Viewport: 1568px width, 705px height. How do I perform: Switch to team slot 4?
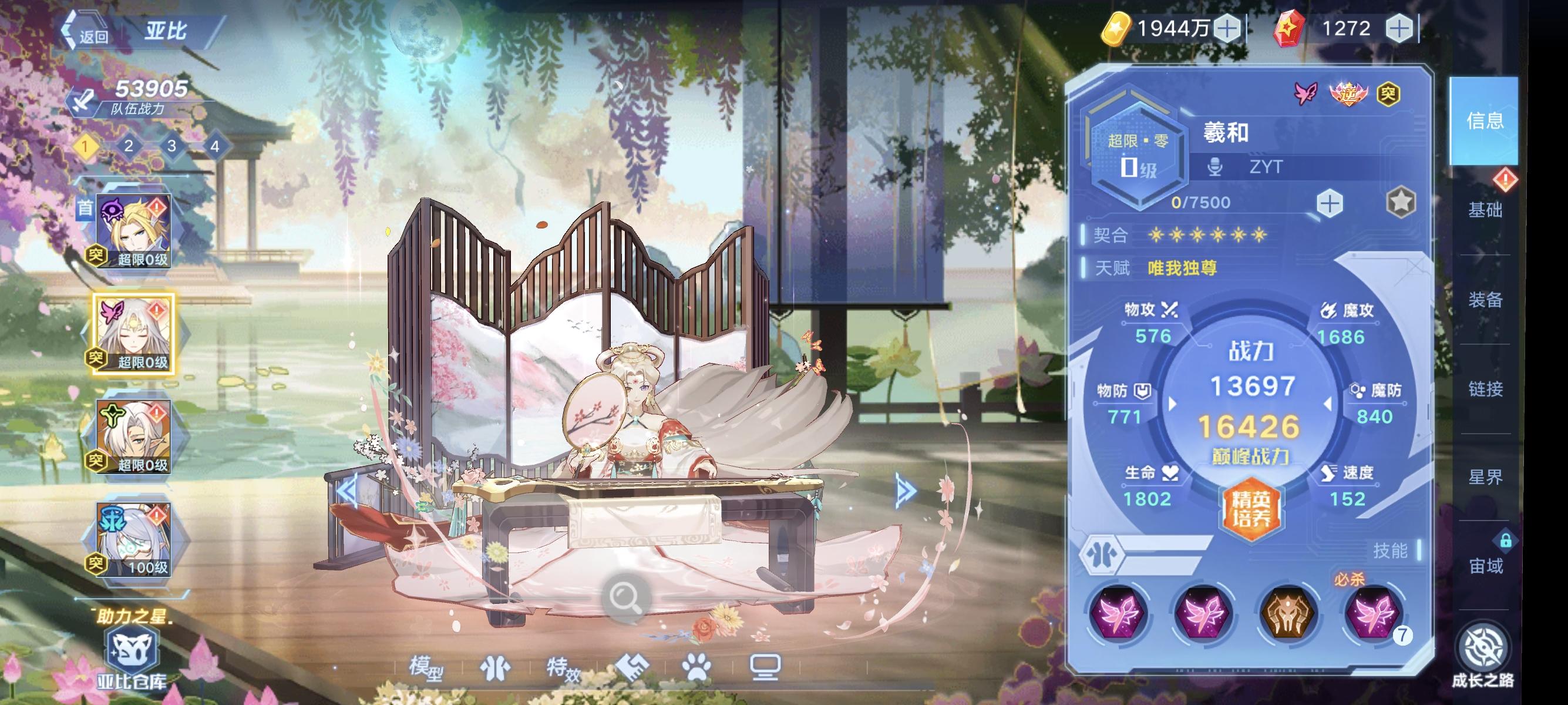pyautogui.click(x=216, y=147)
